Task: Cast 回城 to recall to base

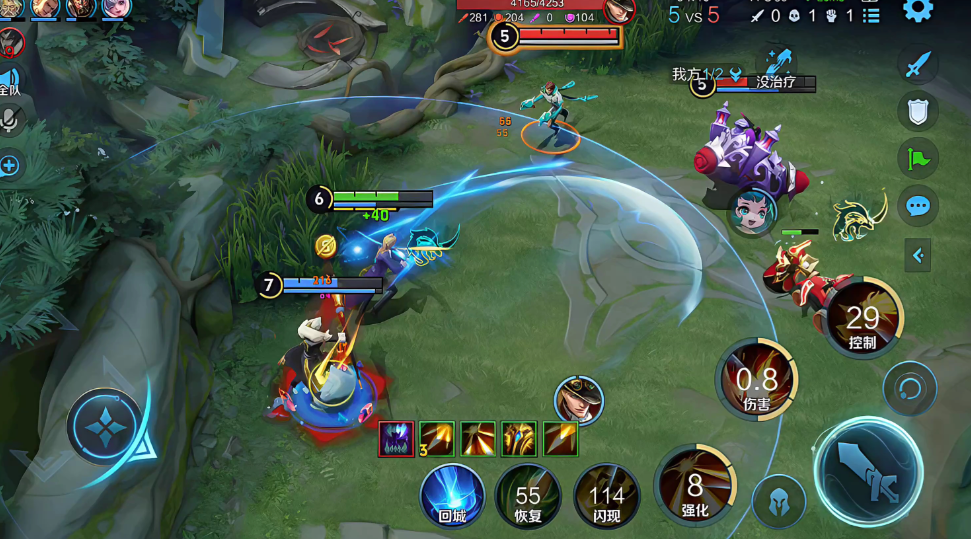Action: pos(452,495)
